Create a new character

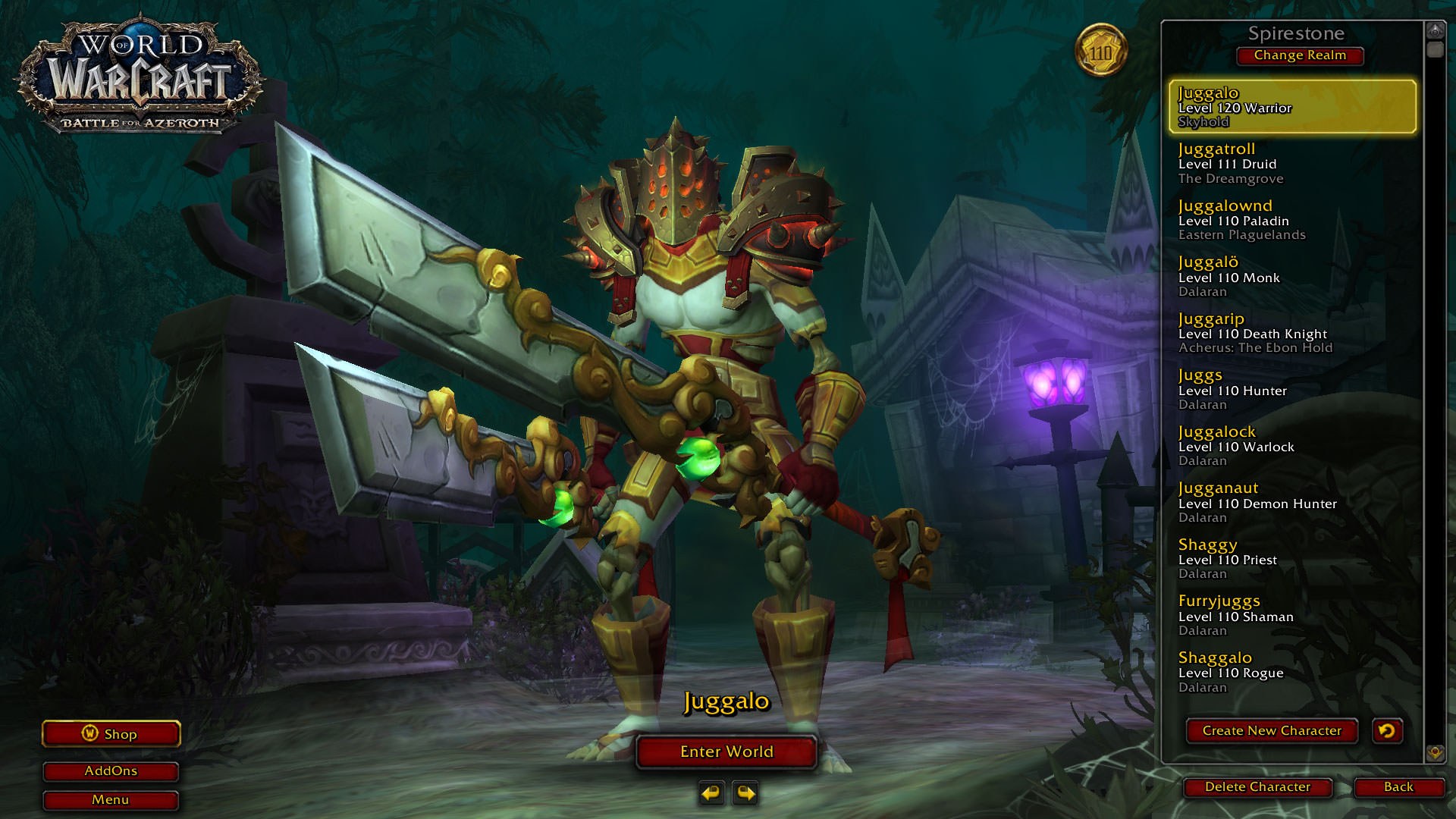1271,731
